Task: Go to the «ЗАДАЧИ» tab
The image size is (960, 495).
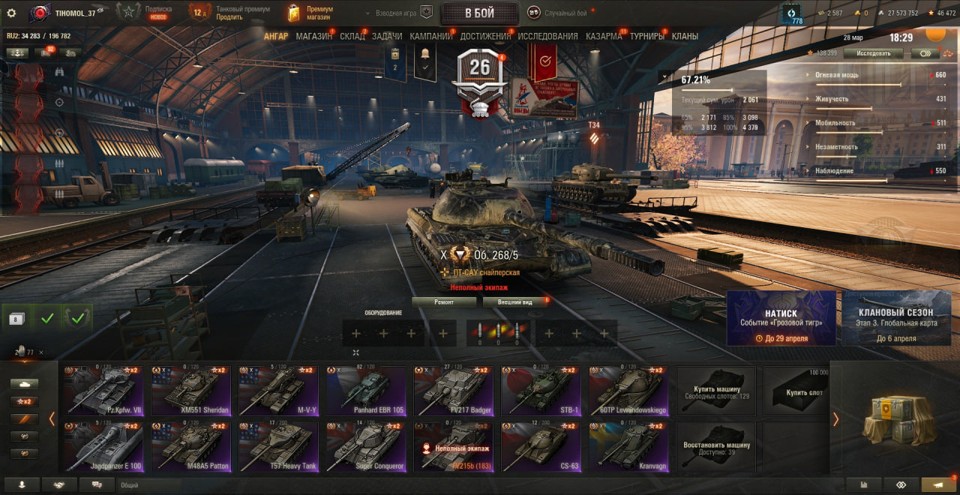Action: pyautogui.click(x=387, y=36)
